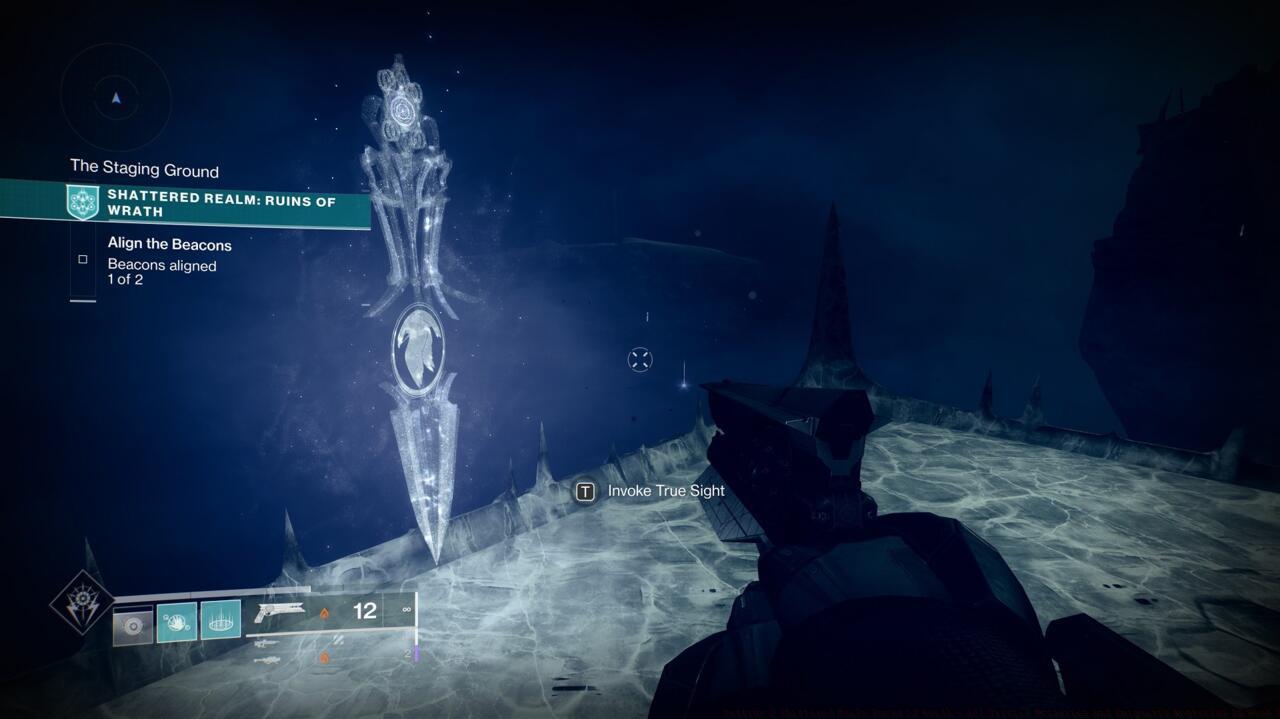This screenshot has width=1280, height=719.
Task: Select the Align the Beacons objective checkbox
Action: point(83,260)
